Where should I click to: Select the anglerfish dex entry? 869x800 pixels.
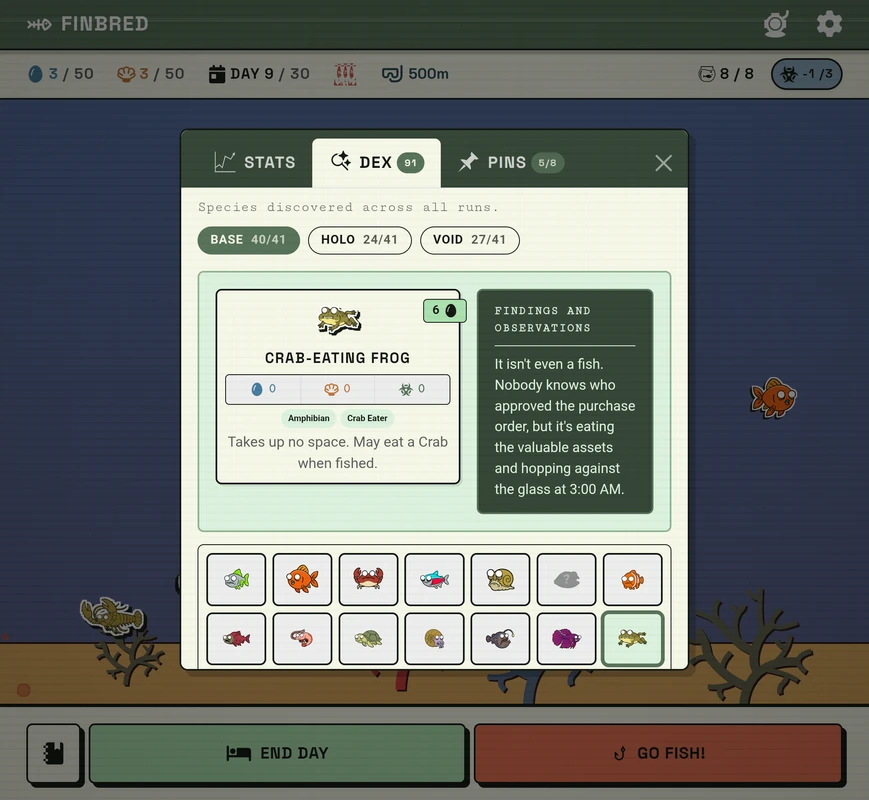pyautogui.click(x=500, y=639)
